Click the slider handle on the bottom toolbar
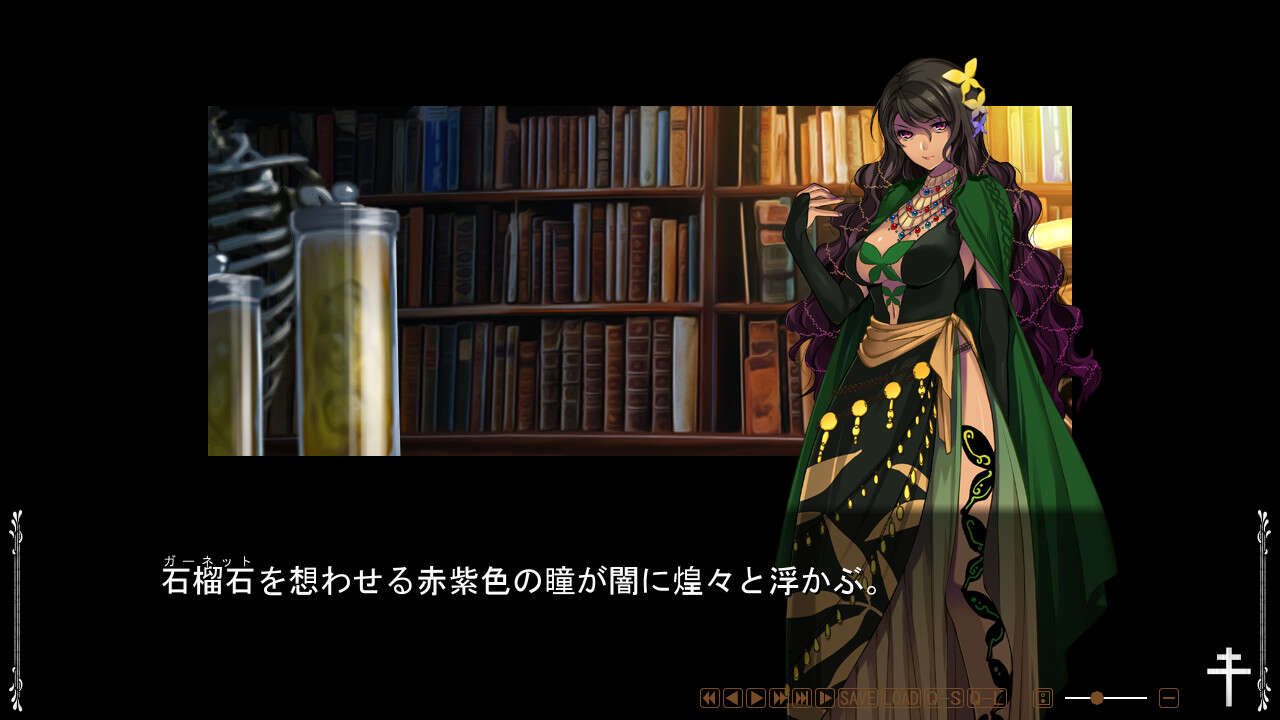This screenshot has height=720, width=1280. (1096, 697)
